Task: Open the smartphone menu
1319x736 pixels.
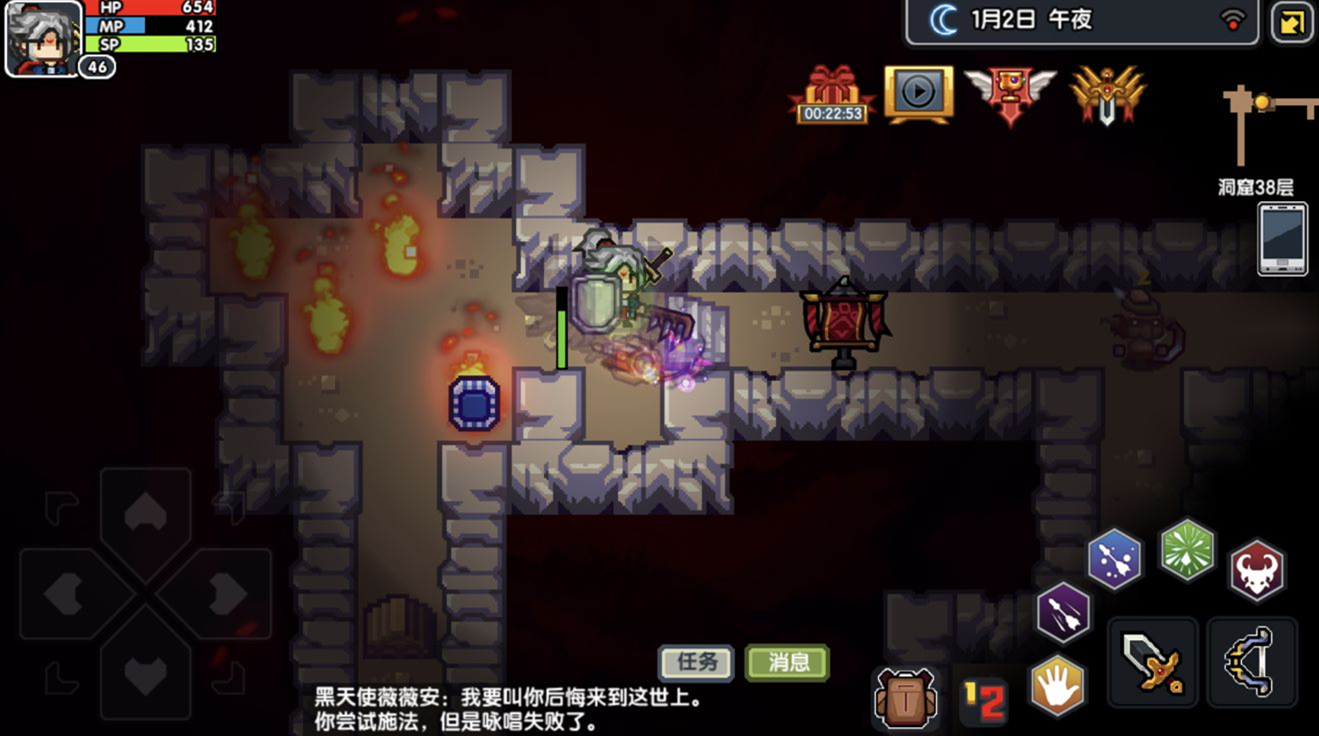Action: click(x=1283, y=238)
